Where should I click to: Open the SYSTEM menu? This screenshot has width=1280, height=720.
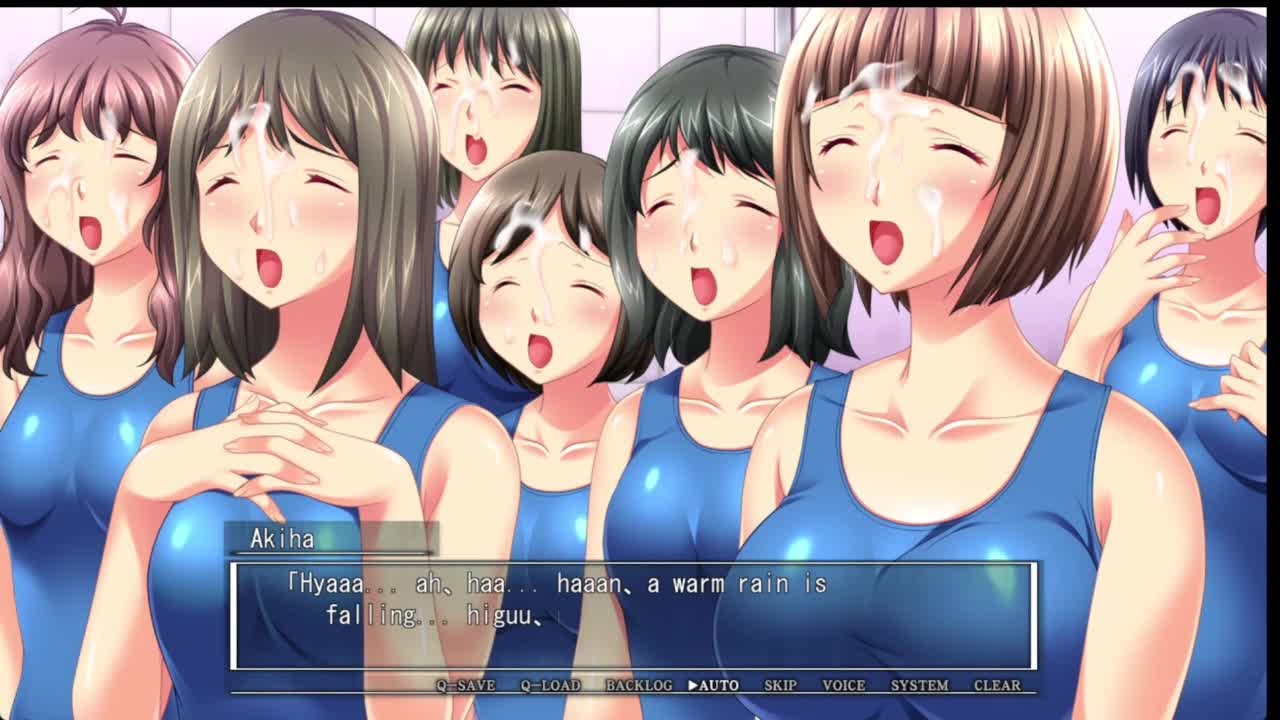(x=919, y=685)
